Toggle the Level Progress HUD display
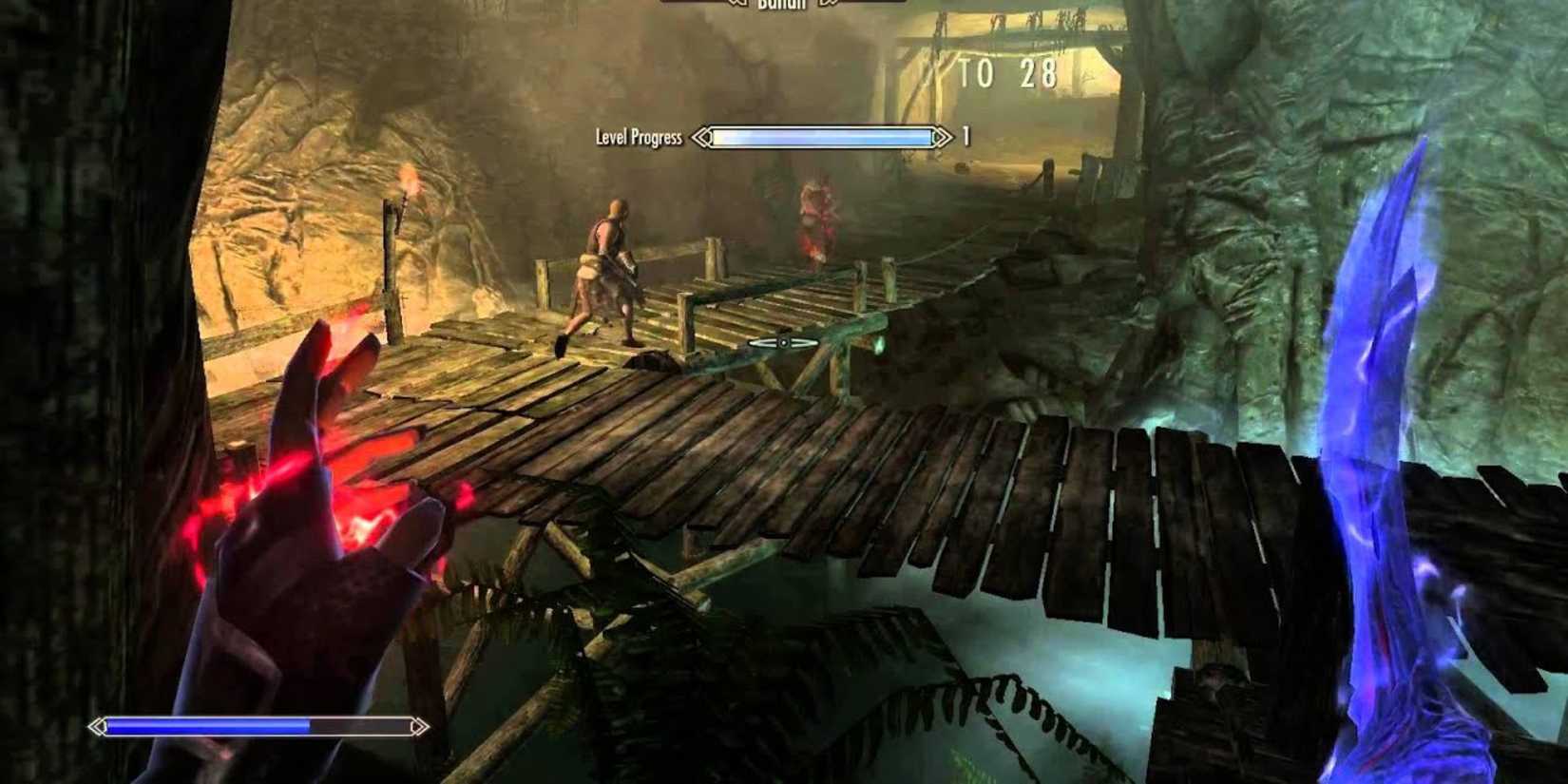The height and width of the screenshot is (784, 1568). [822, 136]
